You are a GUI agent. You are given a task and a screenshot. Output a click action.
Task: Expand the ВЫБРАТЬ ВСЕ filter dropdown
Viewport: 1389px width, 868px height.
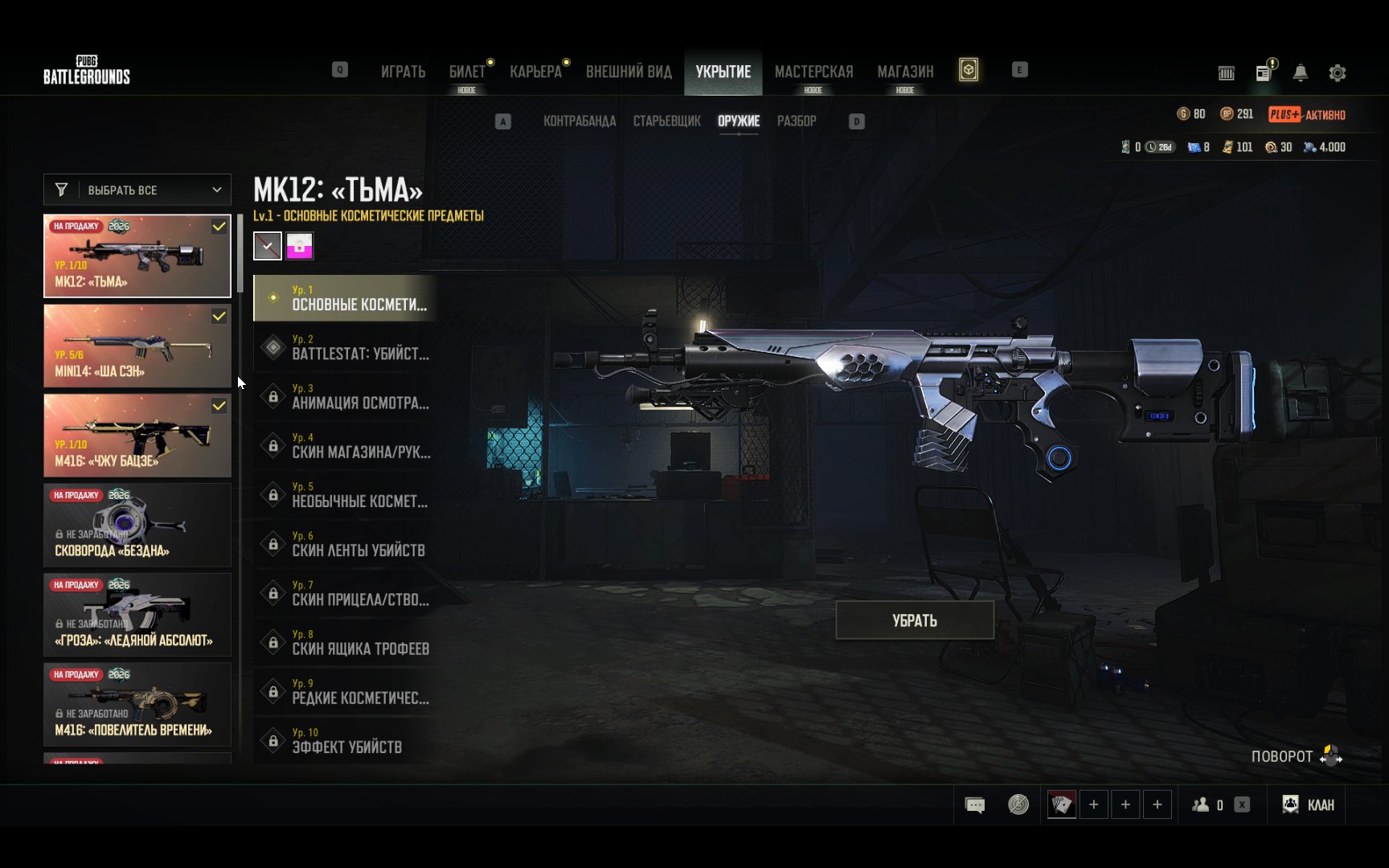[137, 190]
